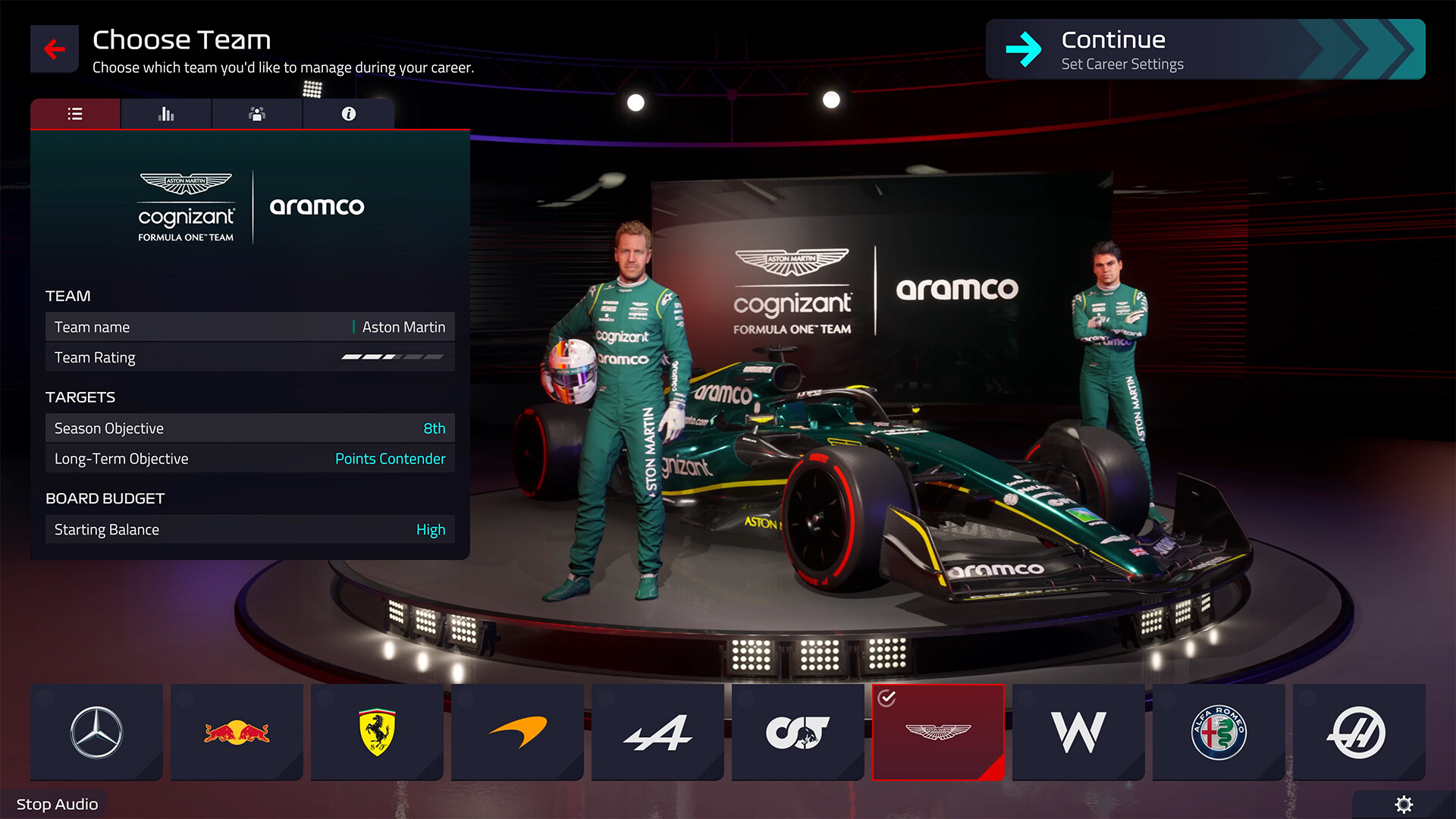Confirm the Aston Martin selection checkmark
Screen dimensions: 1456x819
pos(888,698)
